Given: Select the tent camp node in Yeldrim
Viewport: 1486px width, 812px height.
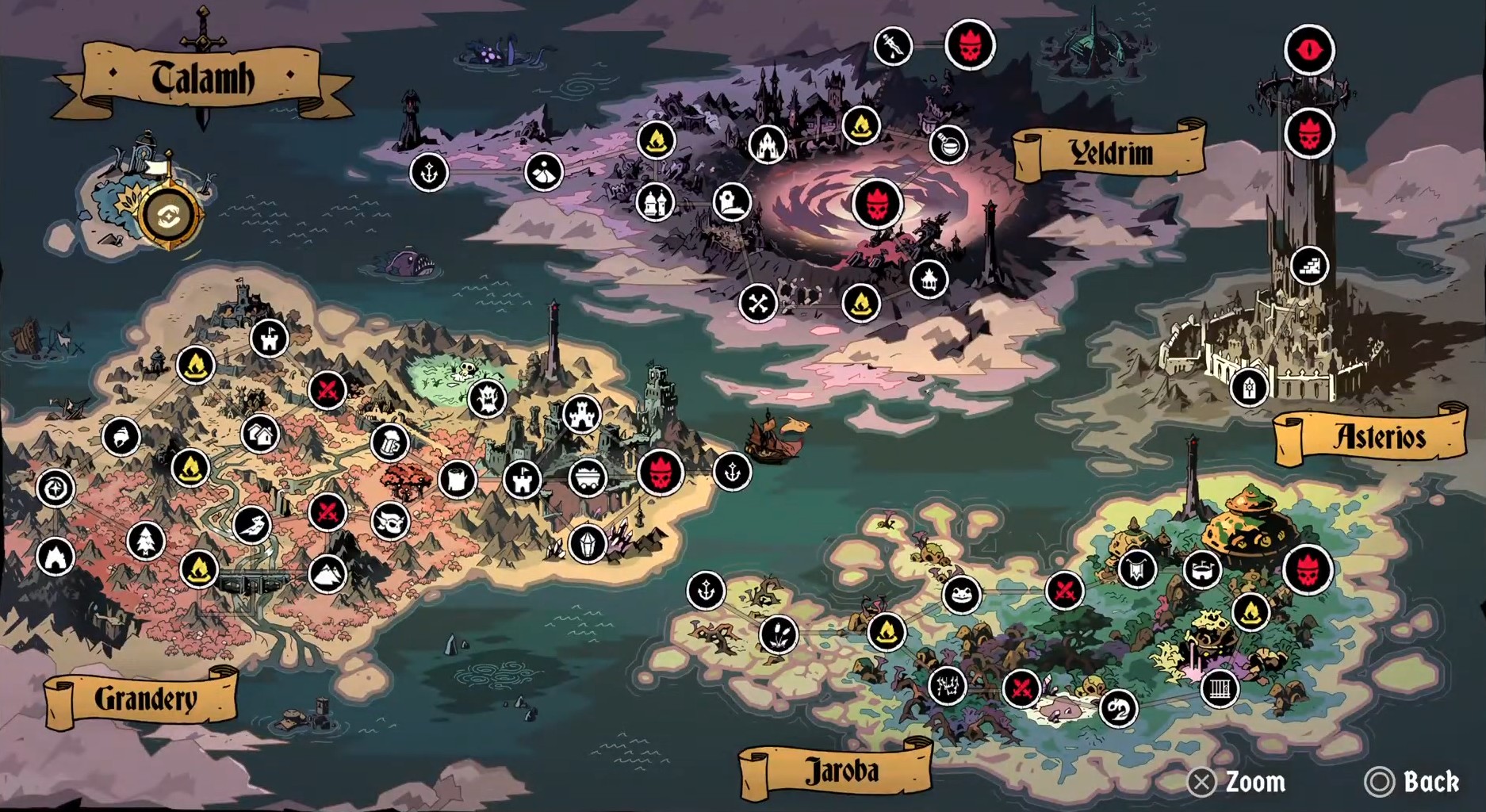Looking at the screenshot, I should 544,171.
